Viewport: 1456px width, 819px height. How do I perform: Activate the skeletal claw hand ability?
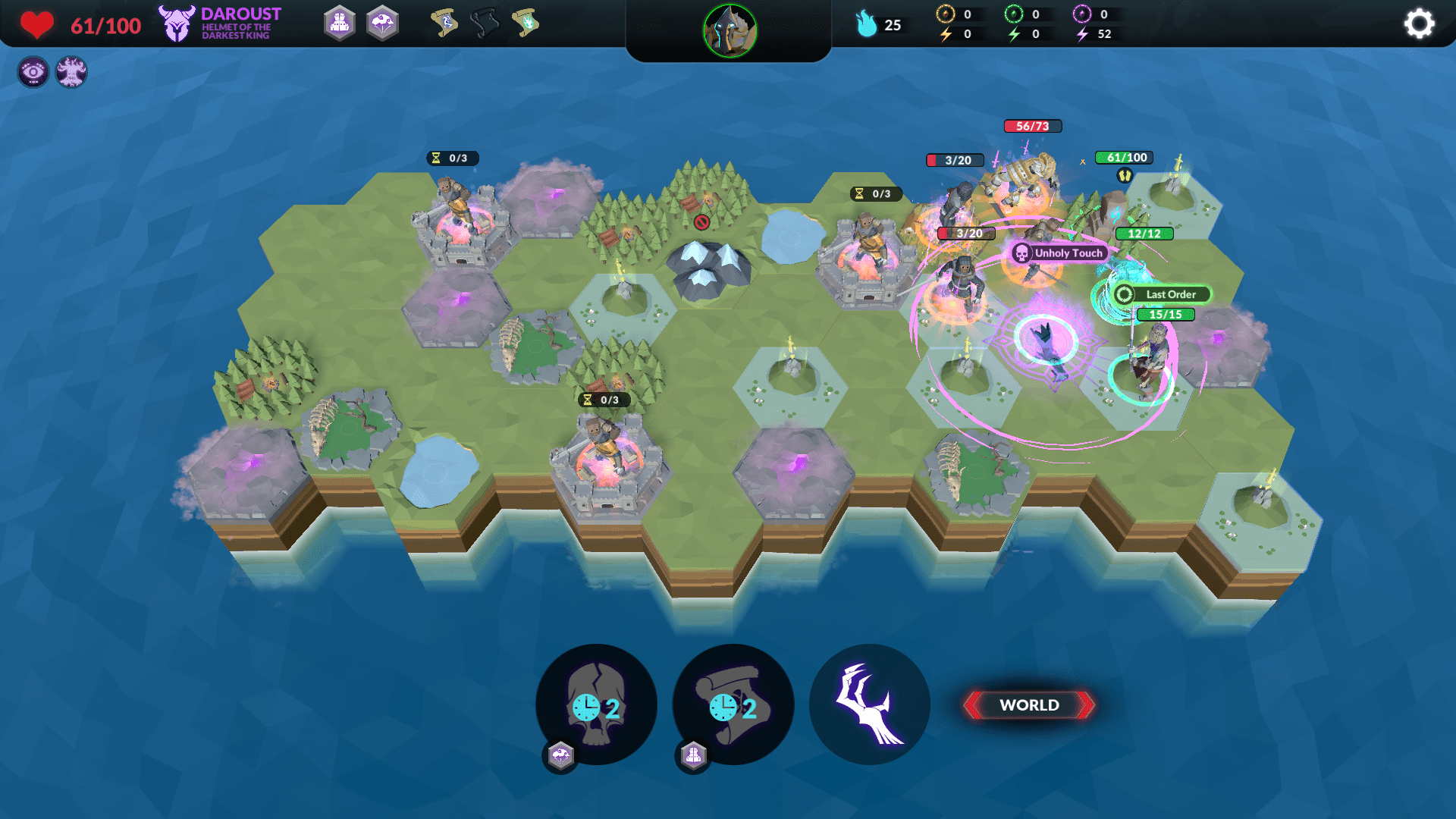870,704
